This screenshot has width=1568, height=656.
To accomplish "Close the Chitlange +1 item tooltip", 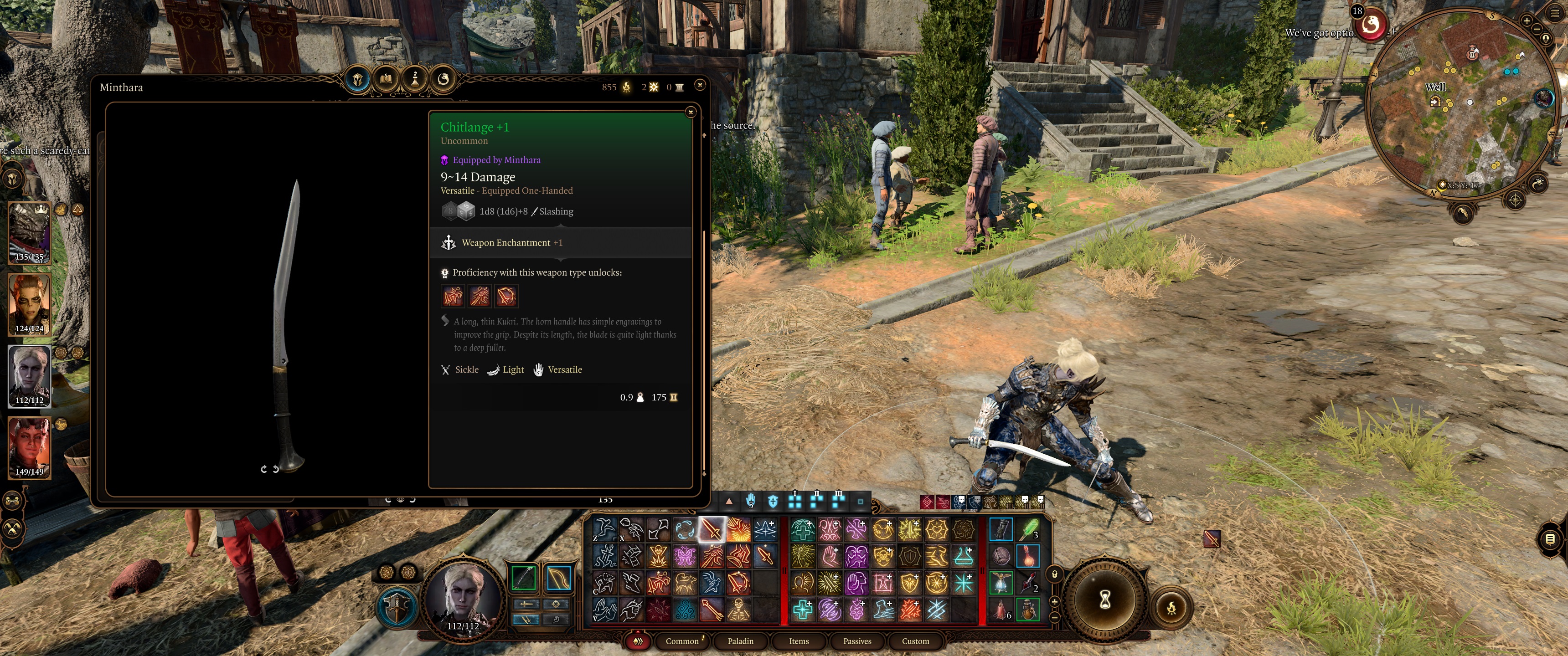I will point(690,112).
